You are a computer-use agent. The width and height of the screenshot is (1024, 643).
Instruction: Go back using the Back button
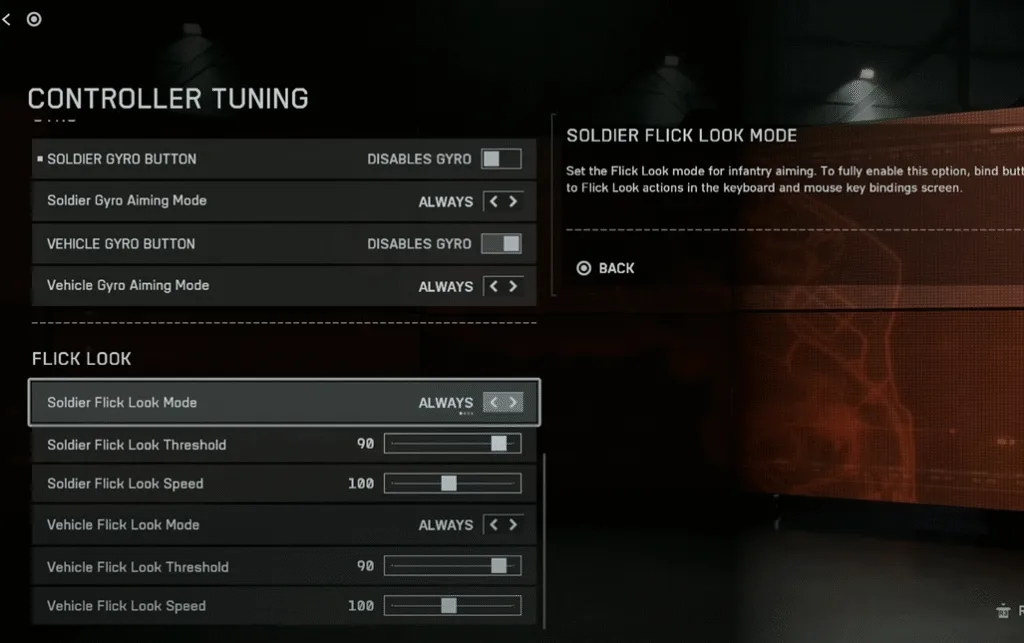coord(606,268)
